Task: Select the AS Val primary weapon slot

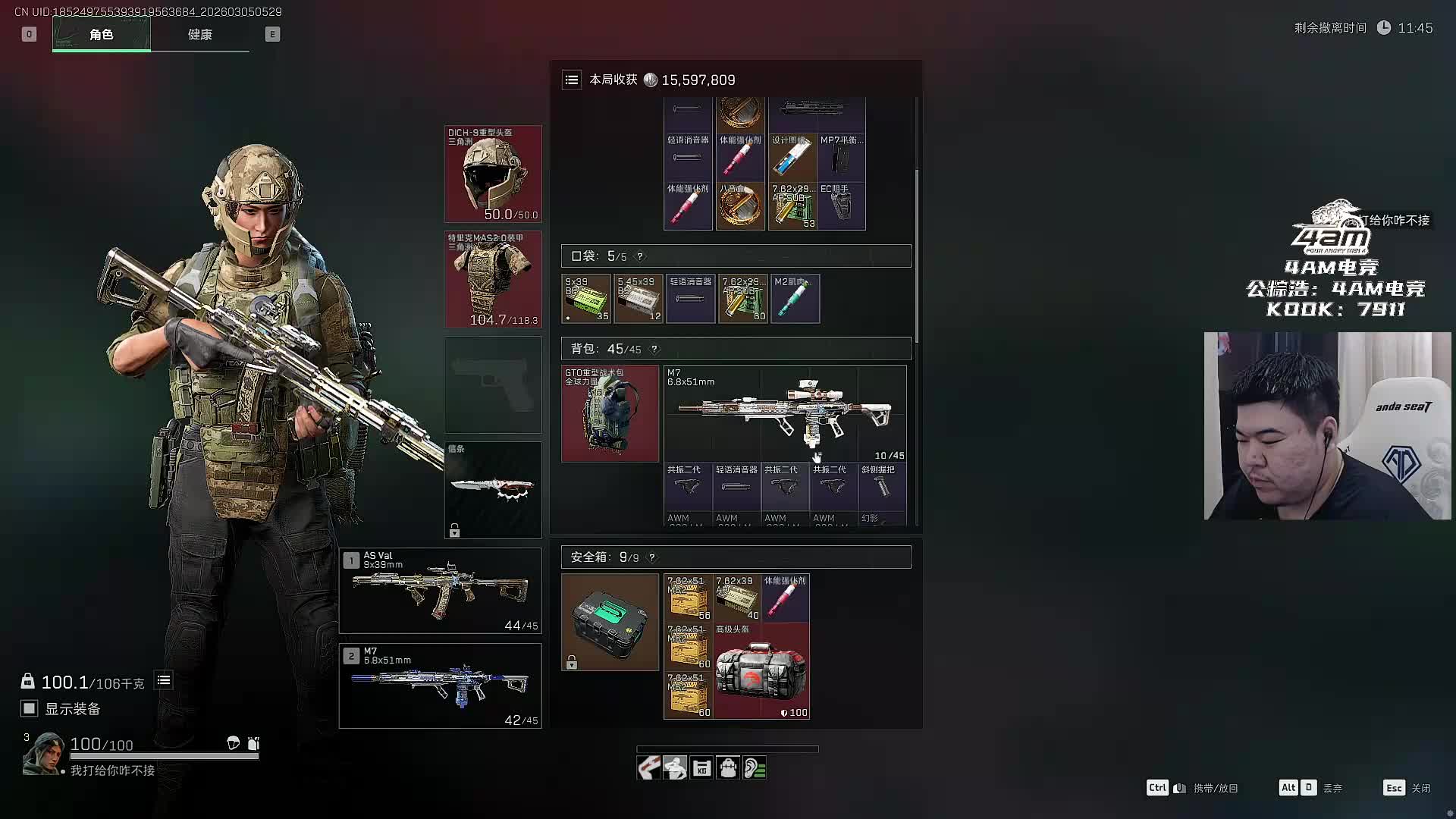Action: 441,591
